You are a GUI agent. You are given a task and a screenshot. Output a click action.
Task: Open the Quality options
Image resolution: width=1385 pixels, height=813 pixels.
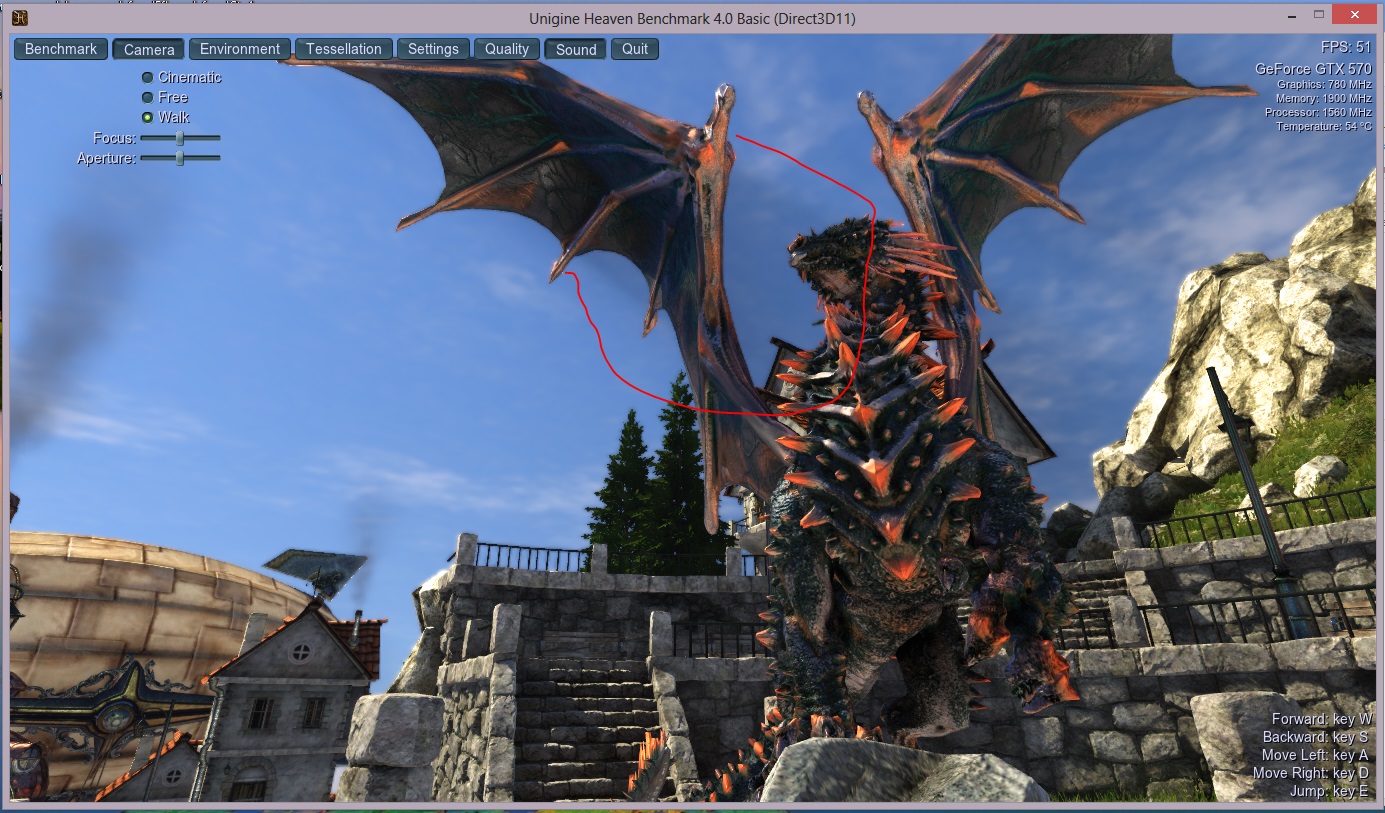[507, 49]
